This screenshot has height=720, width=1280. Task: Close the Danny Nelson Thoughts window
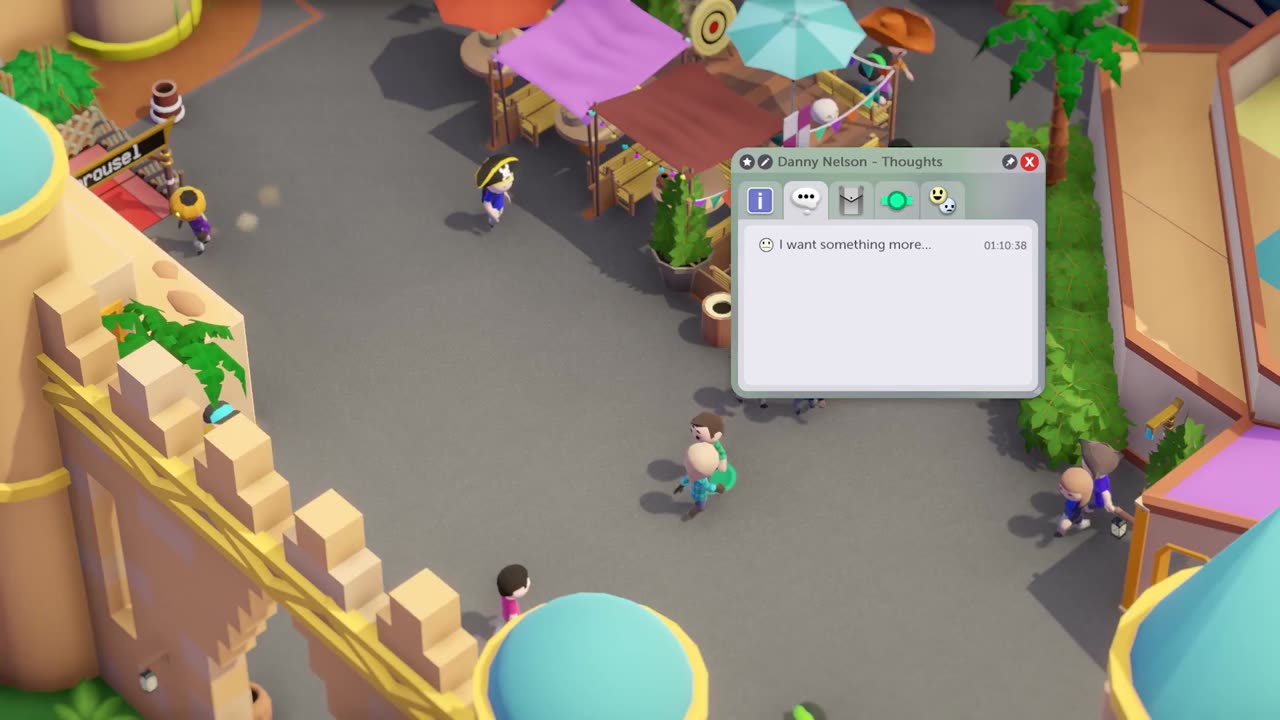[x=1029, y=162]
